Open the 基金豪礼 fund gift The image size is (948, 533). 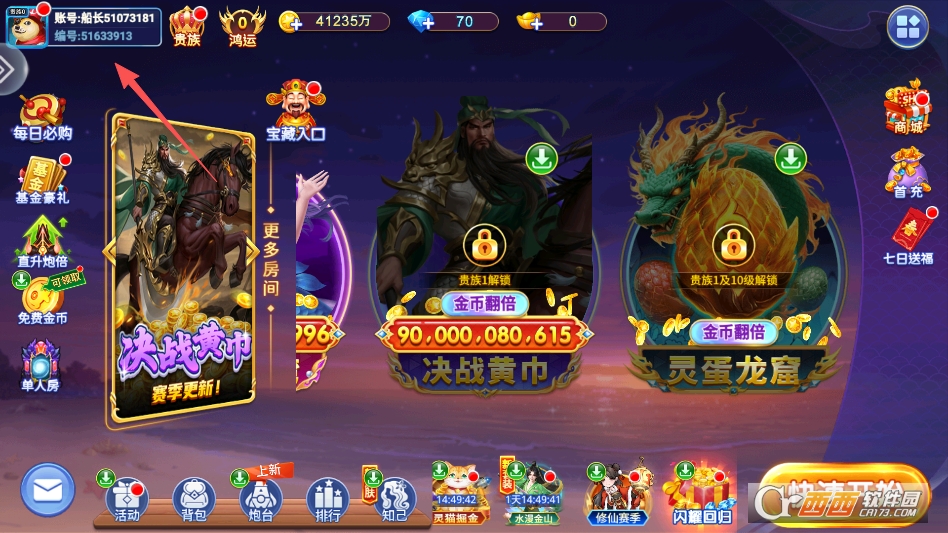42,180
